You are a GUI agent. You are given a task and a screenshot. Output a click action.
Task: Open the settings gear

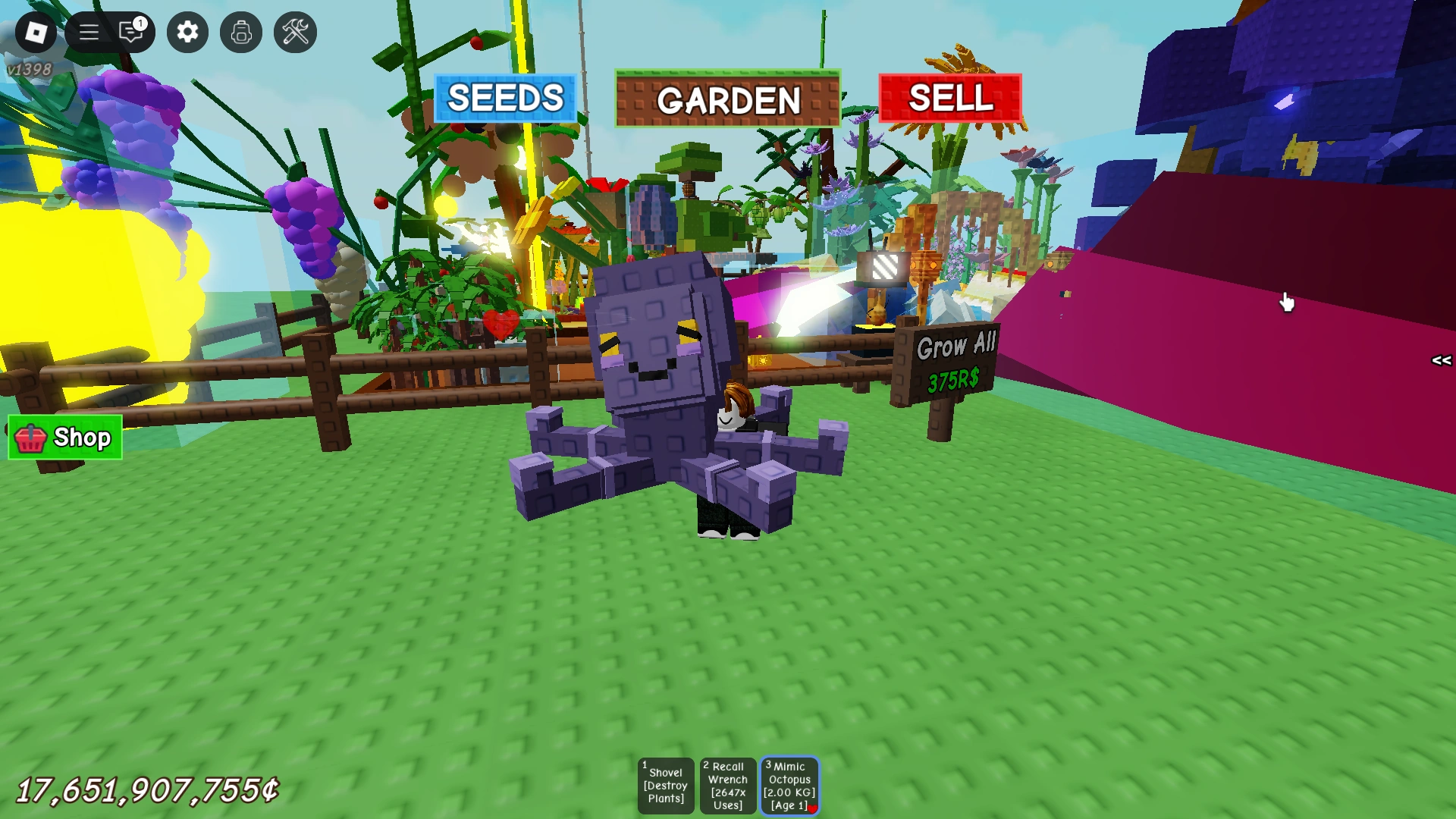coord(187,32)
